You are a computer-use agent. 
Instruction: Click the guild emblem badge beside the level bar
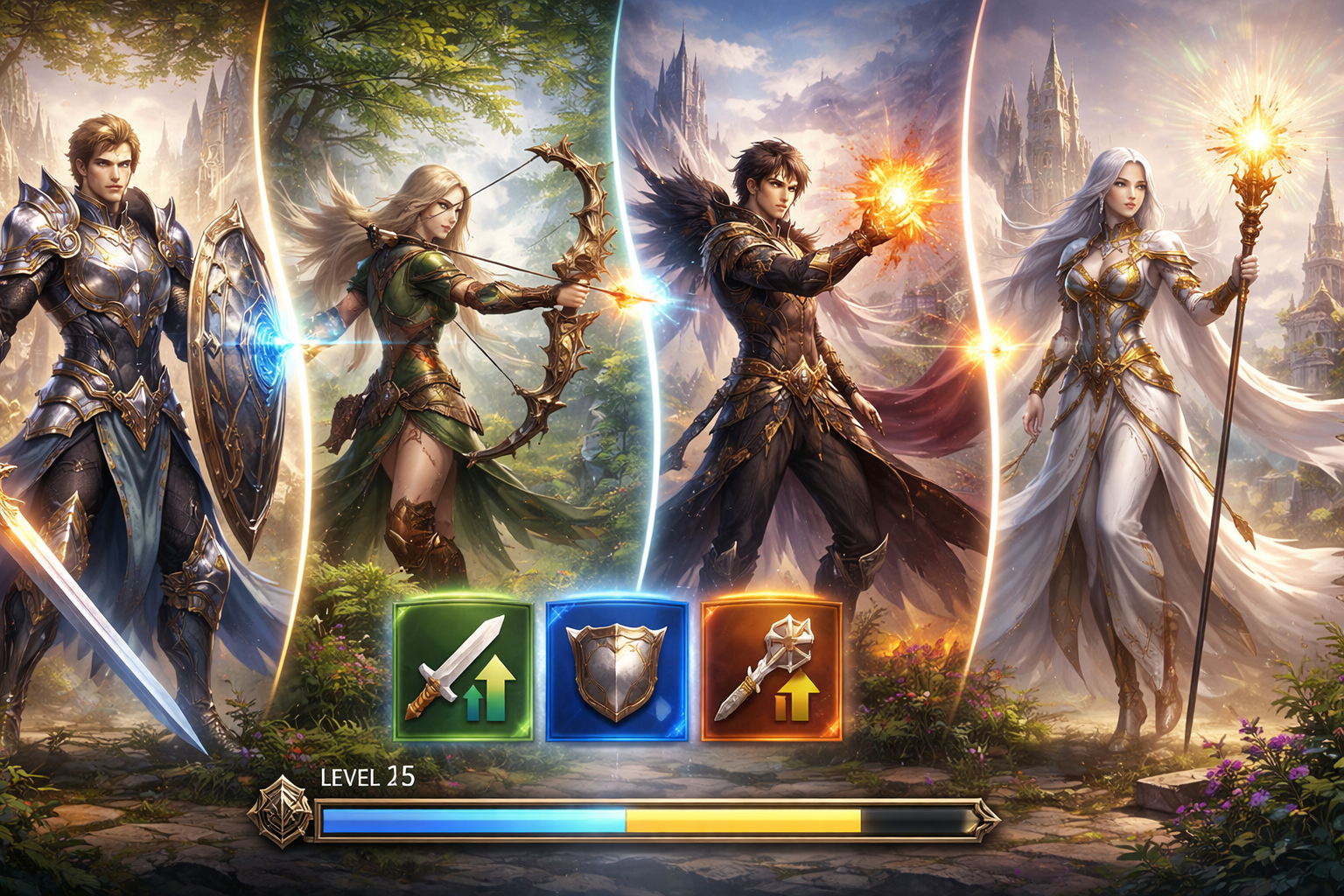point(282,814)
